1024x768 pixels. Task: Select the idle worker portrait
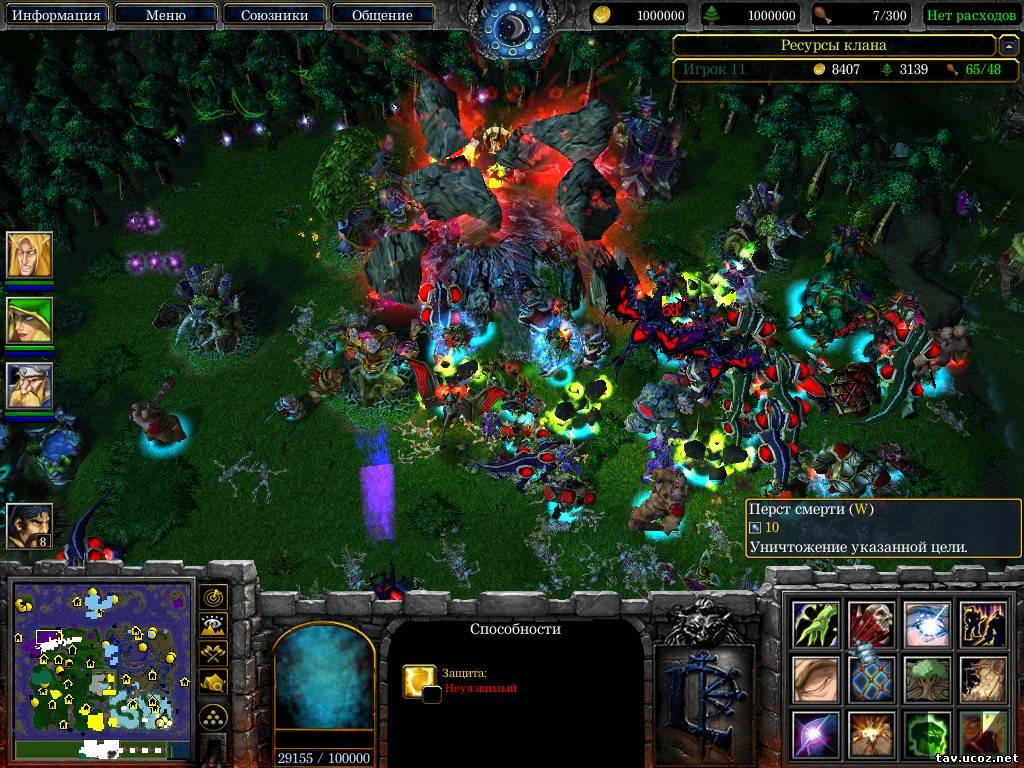click(x=29, y=525)
